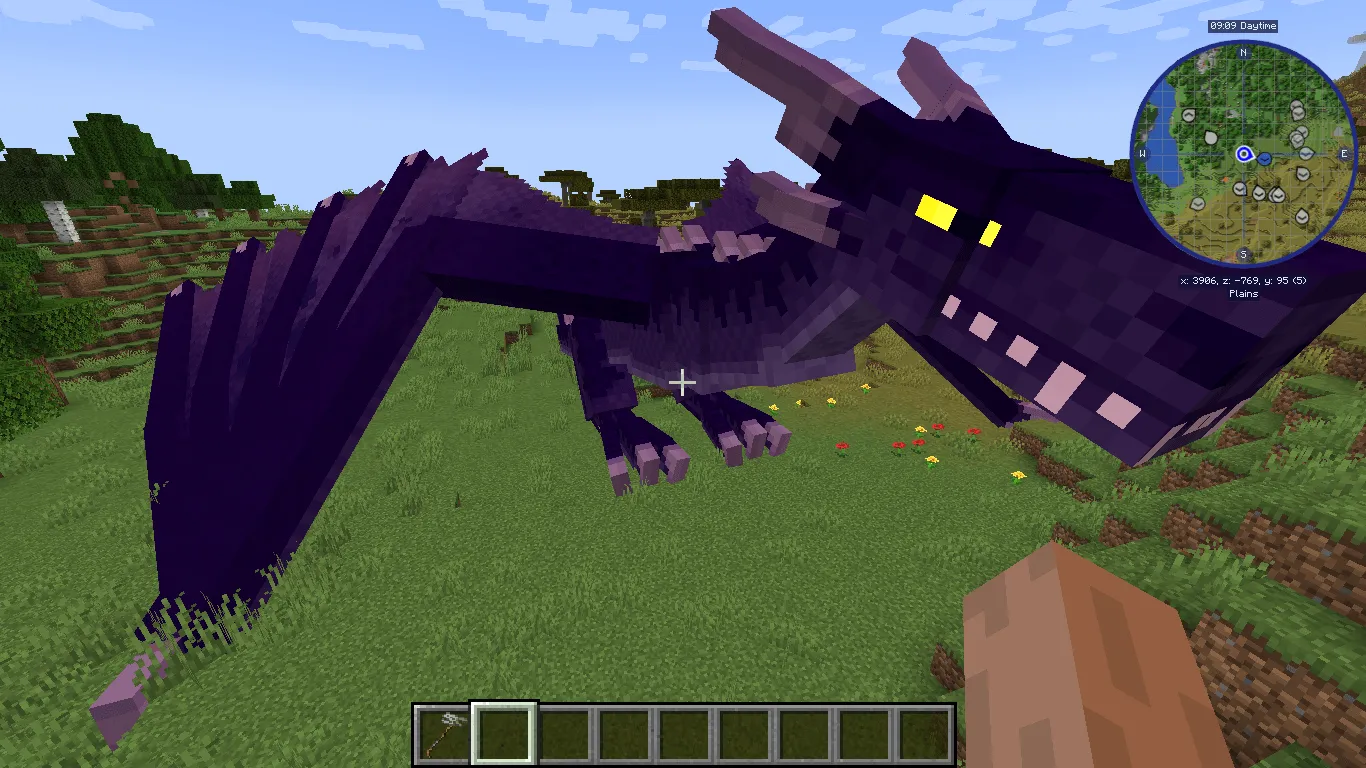Select the rightmost hotbar slot
This screenshot has height=768, width=1366.
(925, 733)
